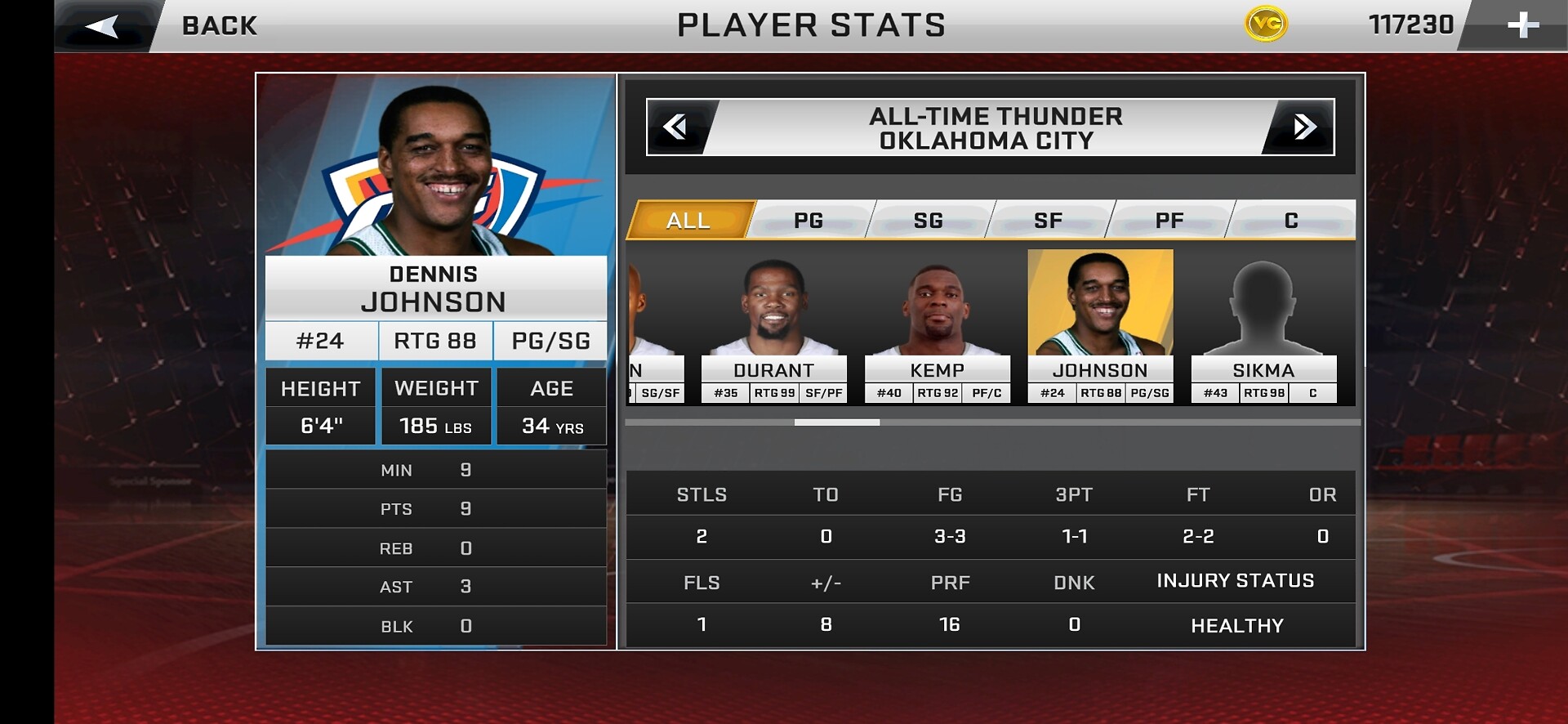The width and height of the screenshot is (1568, 724).
Task: Pick the highlighted Johnson player card
Action: [1100, 327]
